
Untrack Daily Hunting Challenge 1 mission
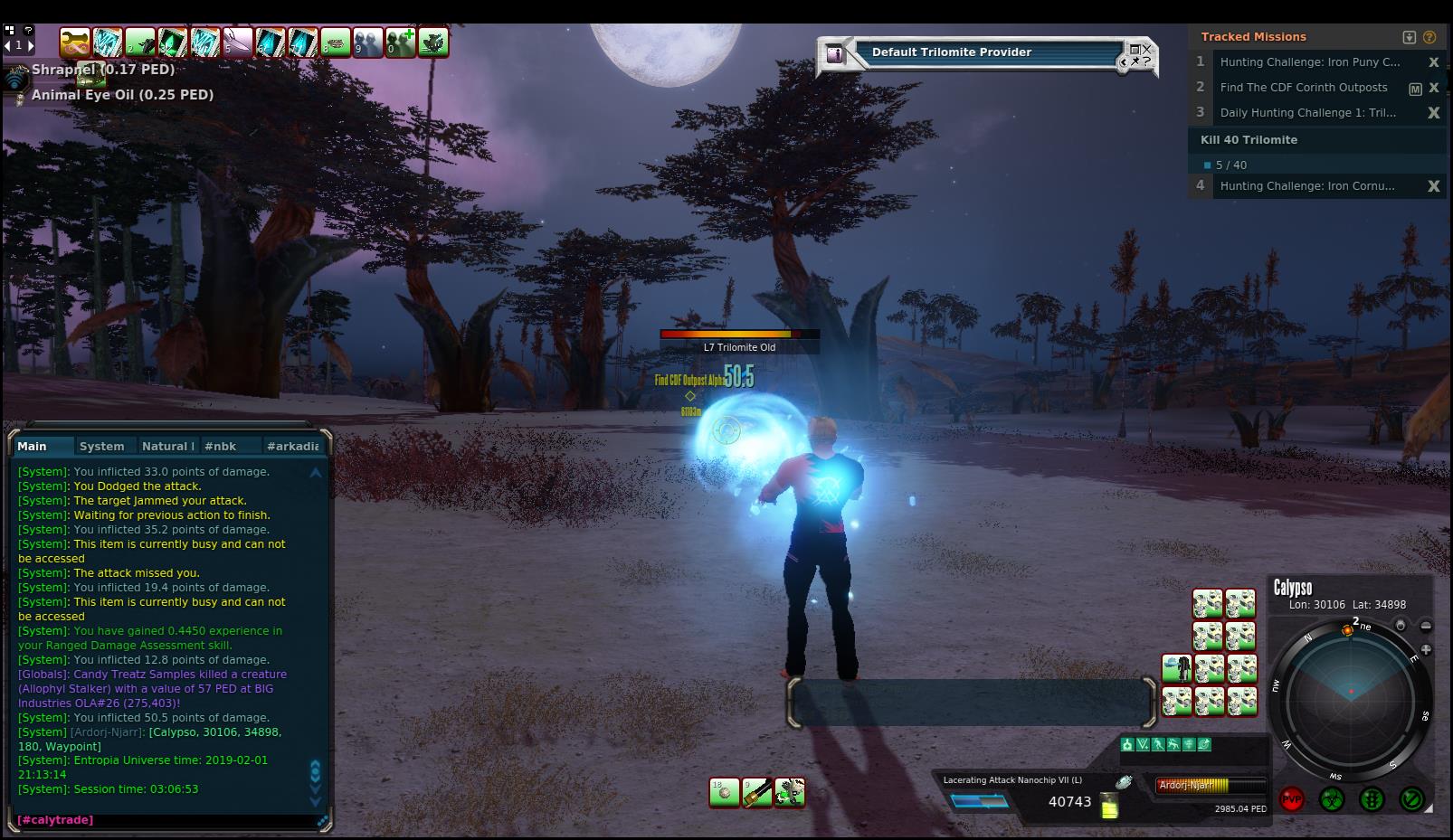pyautogui.click(x=1433, y=113)
